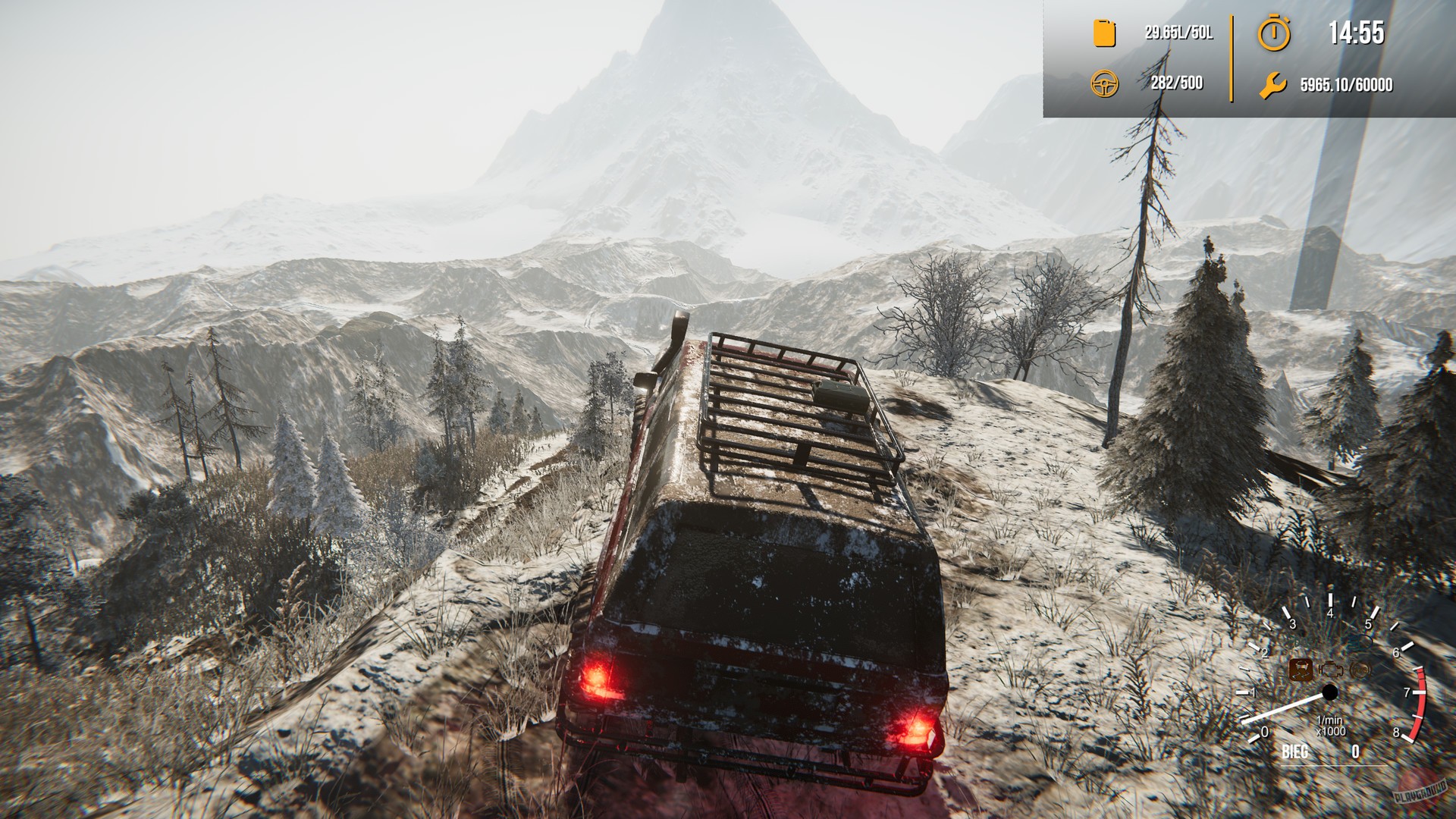Expand the tachometer gauge display

click(1335, 682)
